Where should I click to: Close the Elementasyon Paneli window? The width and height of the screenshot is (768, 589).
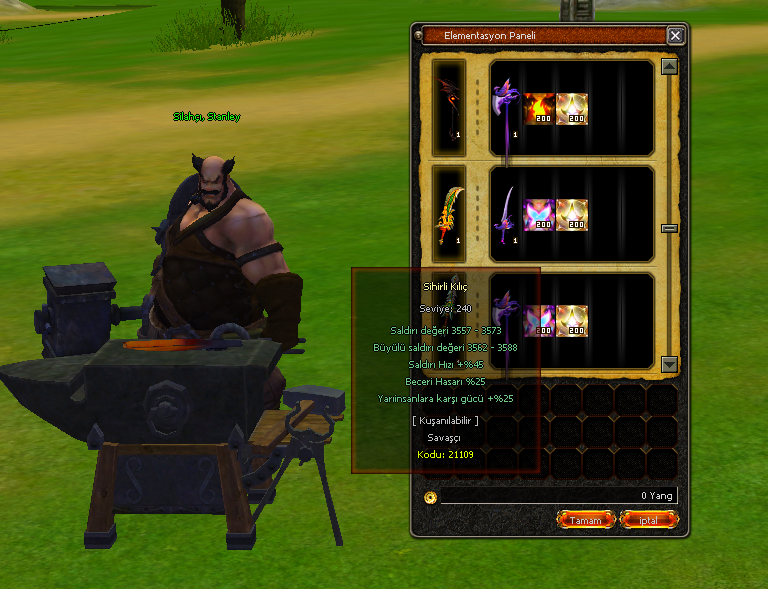click(676, 36)
